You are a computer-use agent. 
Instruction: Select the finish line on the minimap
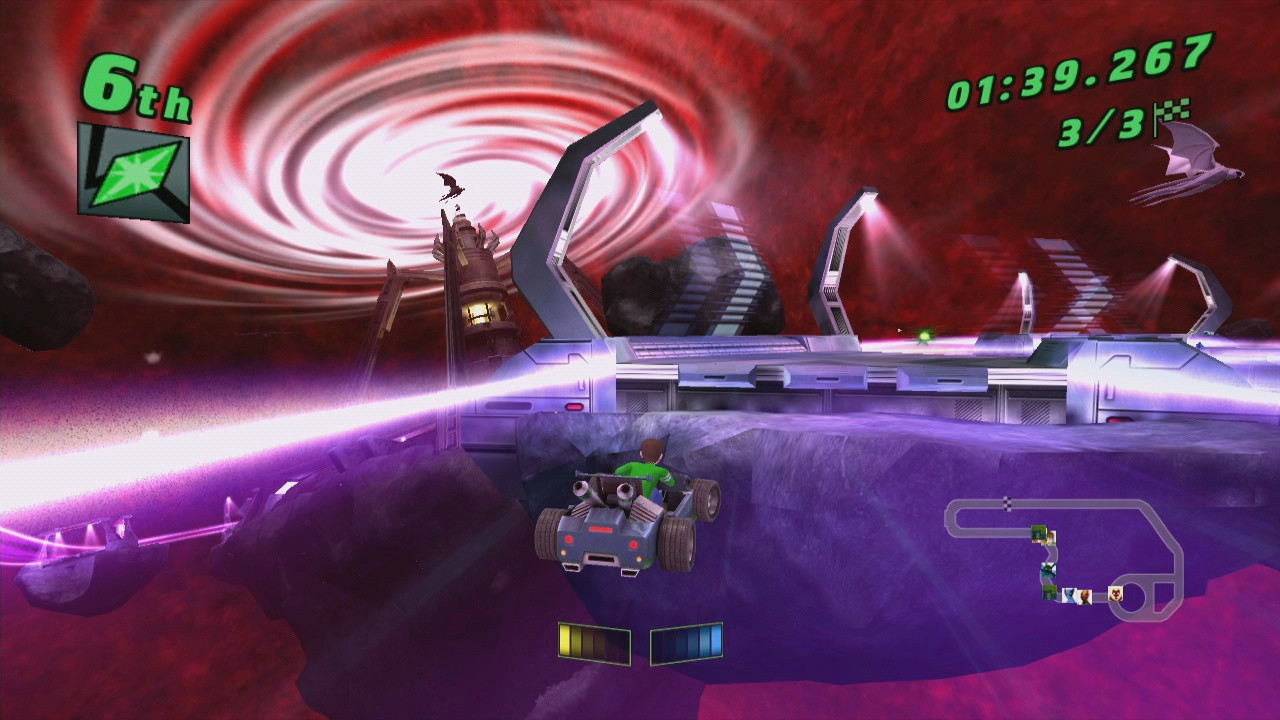point(1007,503)
